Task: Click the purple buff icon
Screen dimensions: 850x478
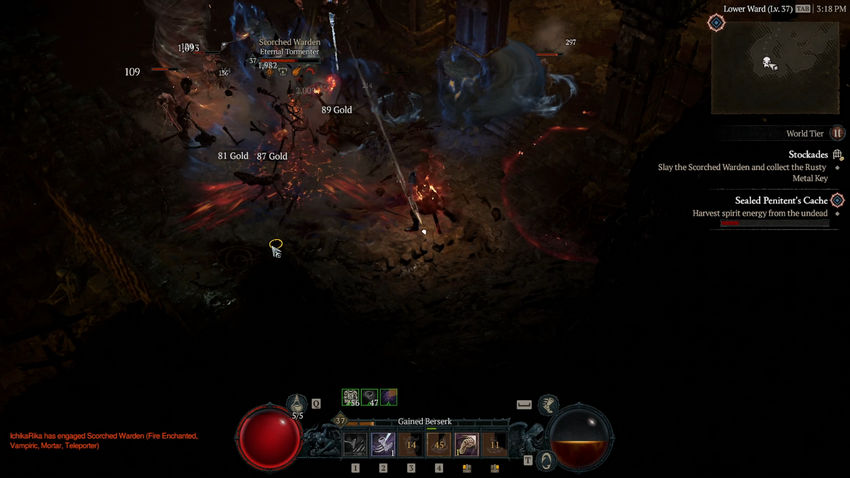Action: 388,397
